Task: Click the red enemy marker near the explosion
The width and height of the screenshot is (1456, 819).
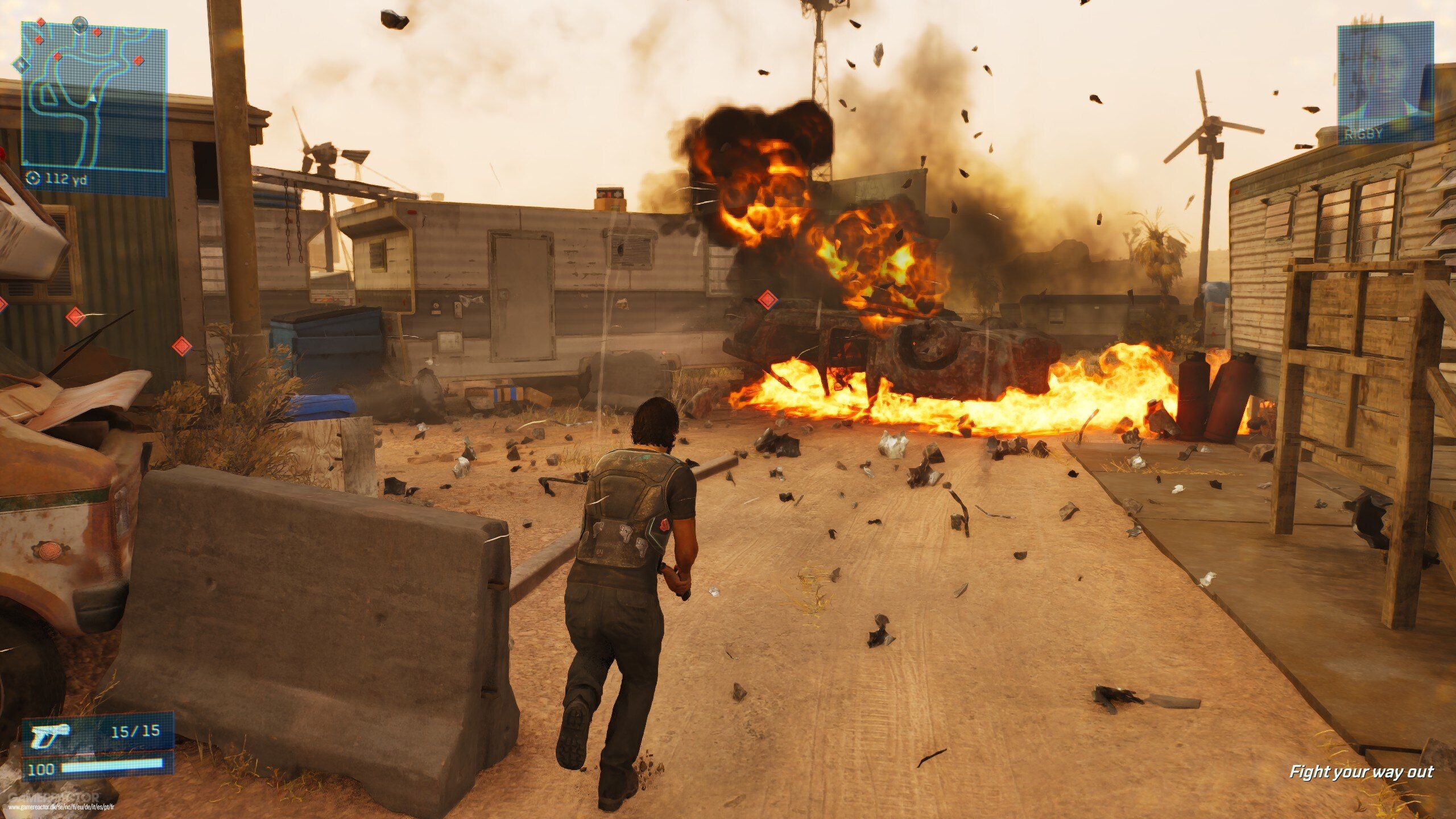Action: pyautogui.click(x=767, y=299)
